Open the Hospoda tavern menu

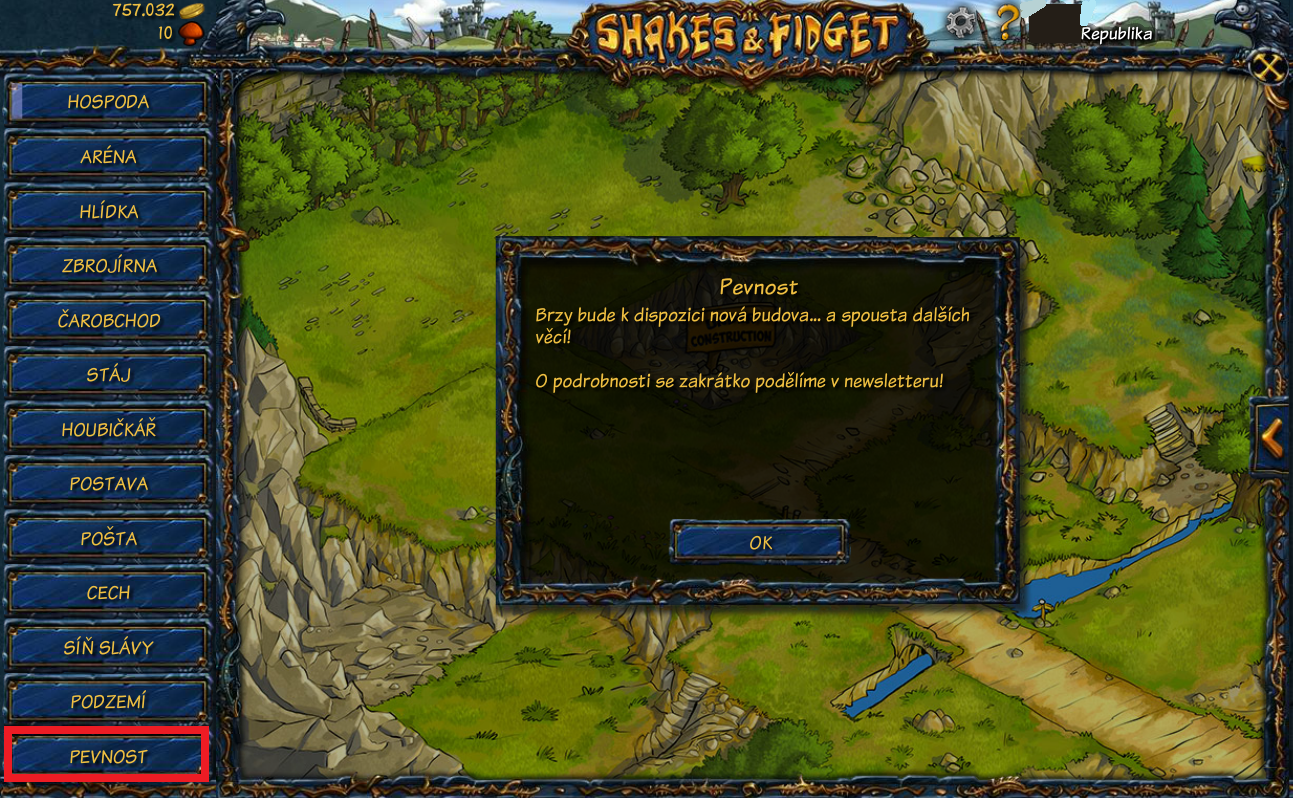click(x=108, y=102)
